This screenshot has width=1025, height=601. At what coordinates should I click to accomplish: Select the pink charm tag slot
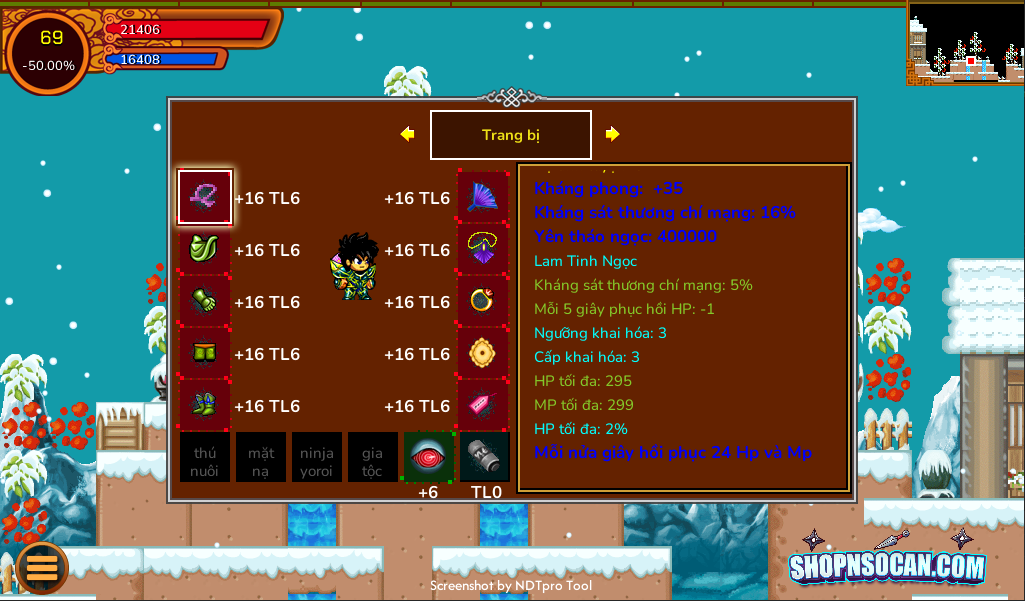pos(484,406)
